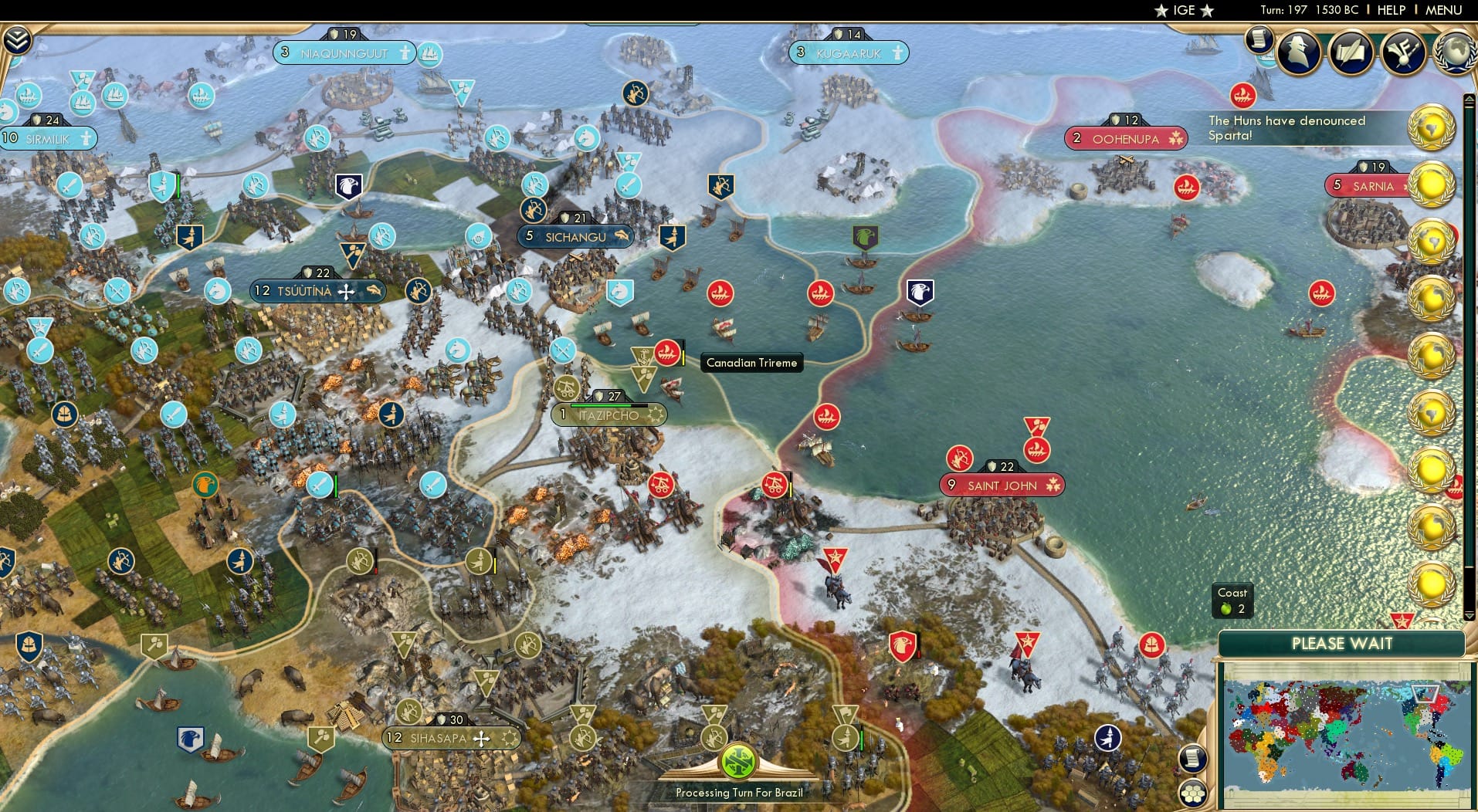Image resolution: width=1478 pixels, height=812 pixels.
Task: Open the Espionage overview spy icon
Action: pos(1297,52)
